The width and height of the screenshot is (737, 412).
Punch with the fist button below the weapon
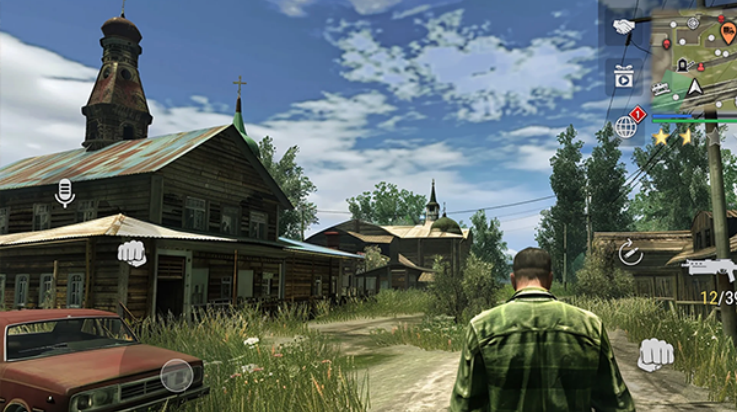[655, 353]
